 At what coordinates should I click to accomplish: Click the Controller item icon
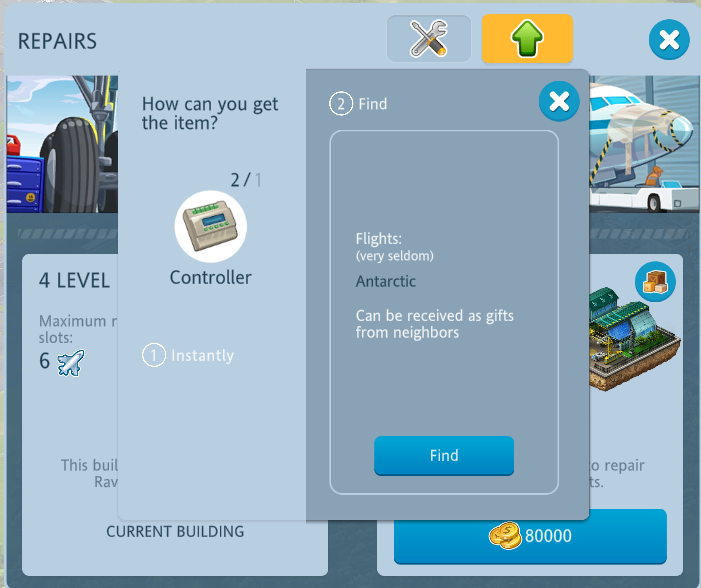211,226
